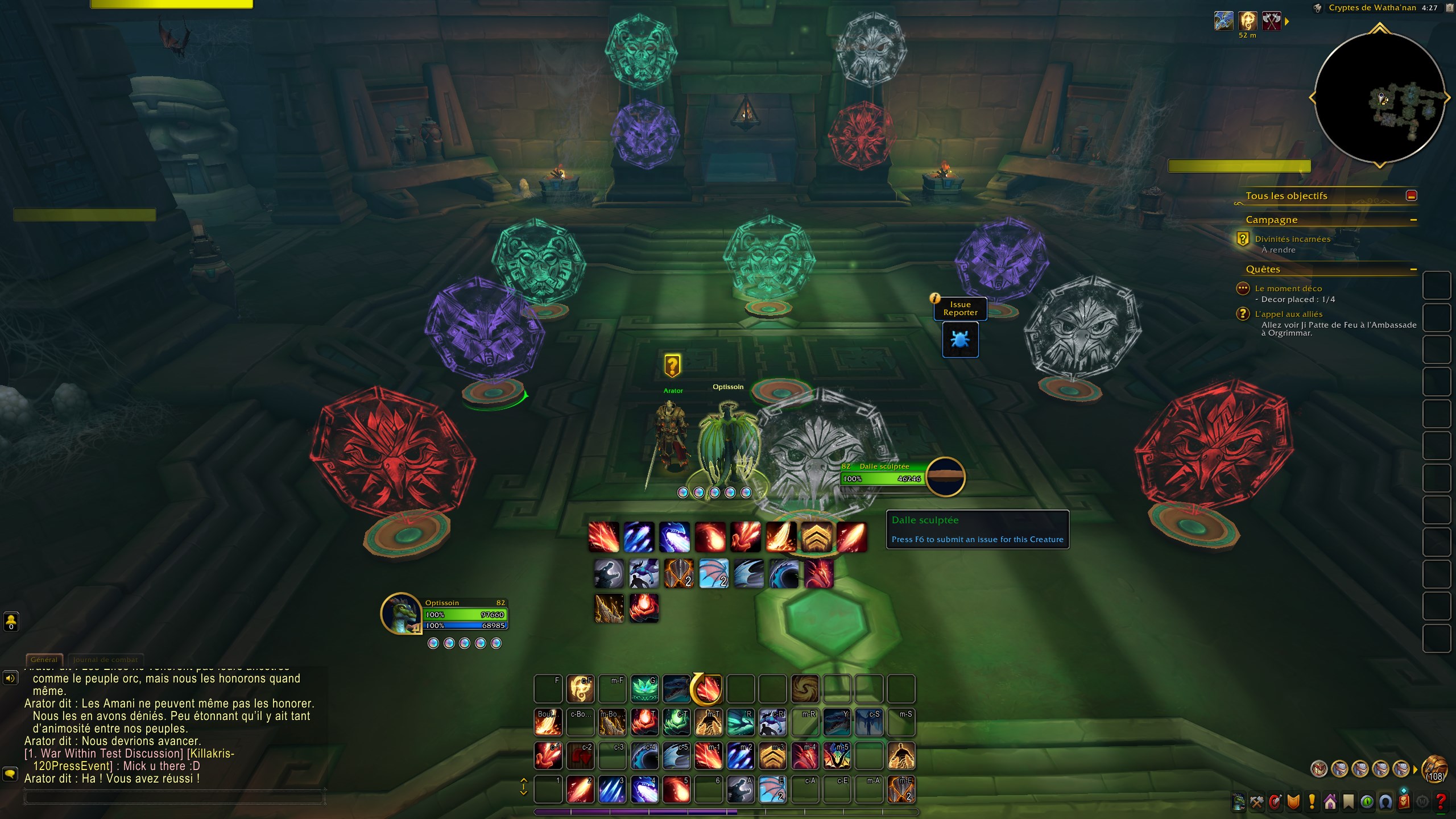
Task: Expand hidden bags with the yellow arrow
Action: click(x=1415, y=770)
